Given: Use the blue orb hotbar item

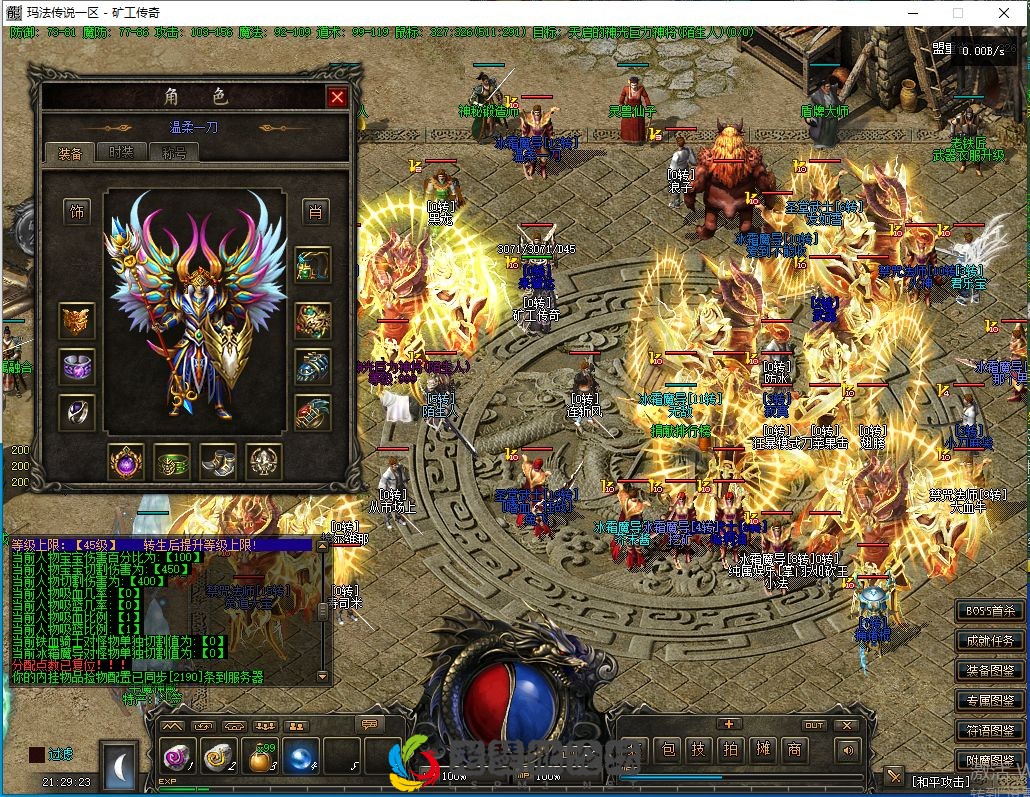Looking at the screenshot, I should (300, 757).
